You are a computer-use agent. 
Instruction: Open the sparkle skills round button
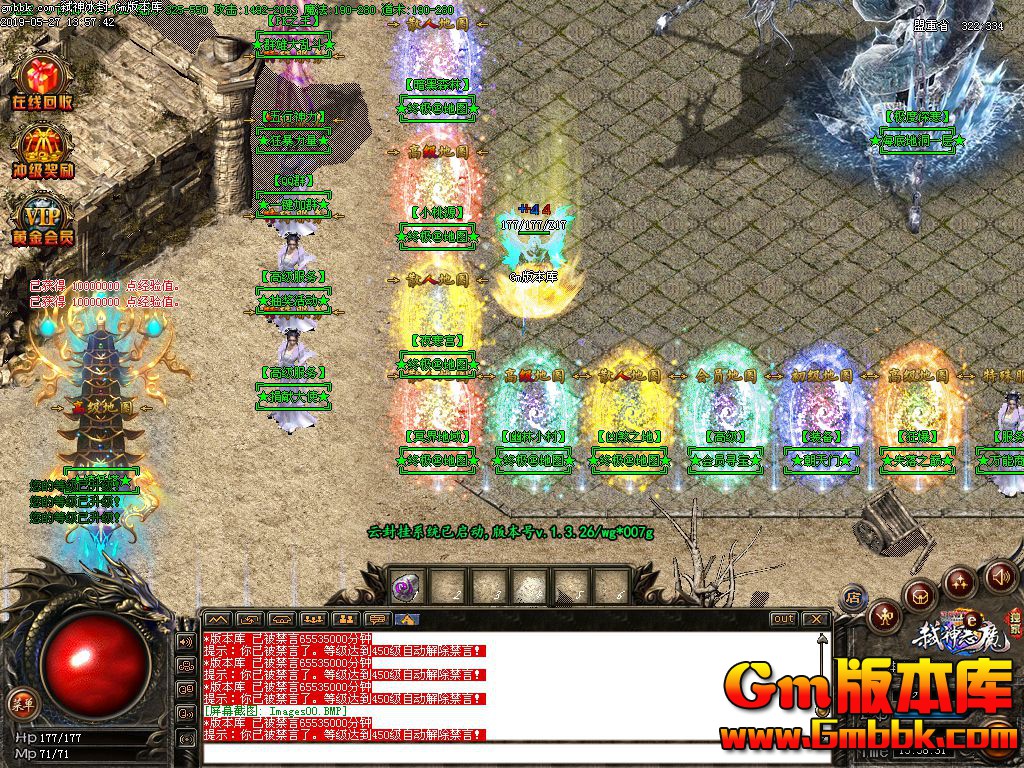[959, 581]
